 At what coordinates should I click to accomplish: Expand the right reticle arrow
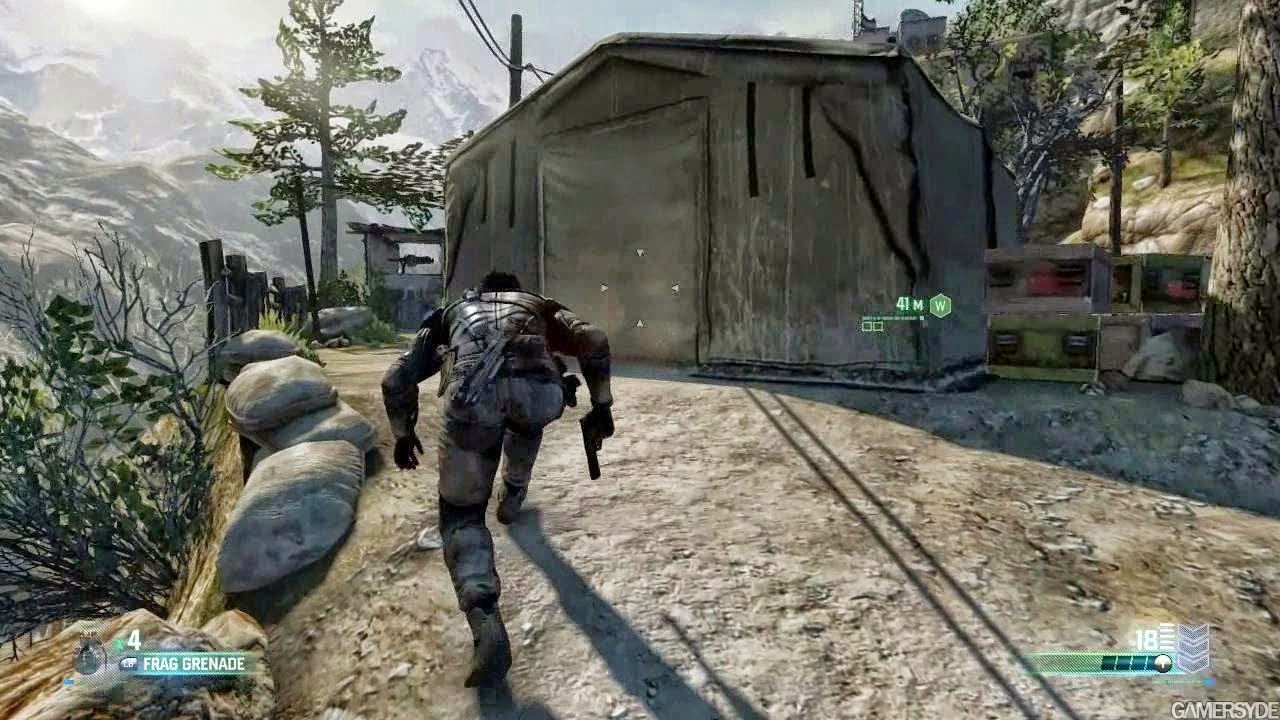[x=675, y=290]
